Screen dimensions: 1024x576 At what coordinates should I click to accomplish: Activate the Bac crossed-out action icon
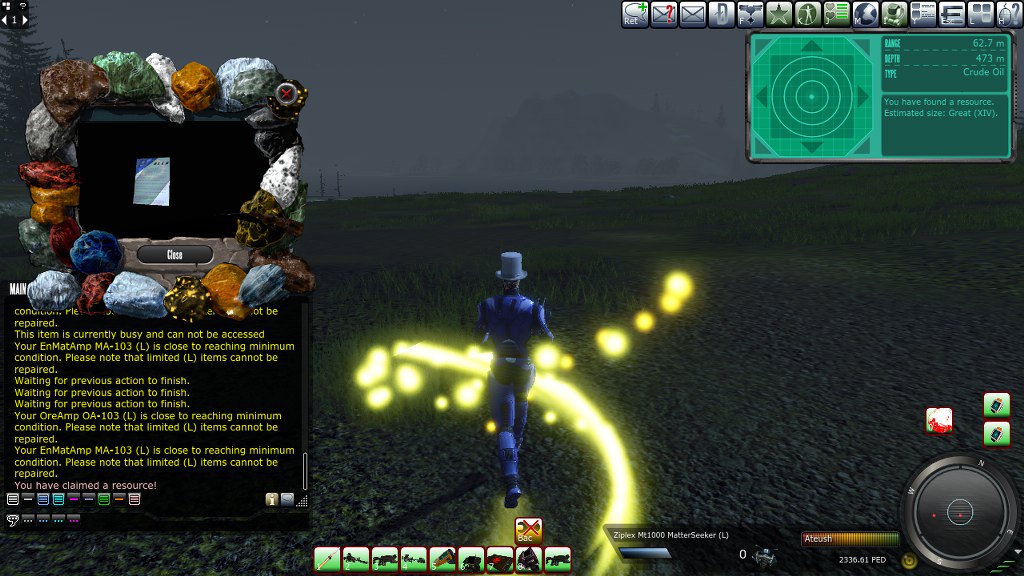click(528, 531)
